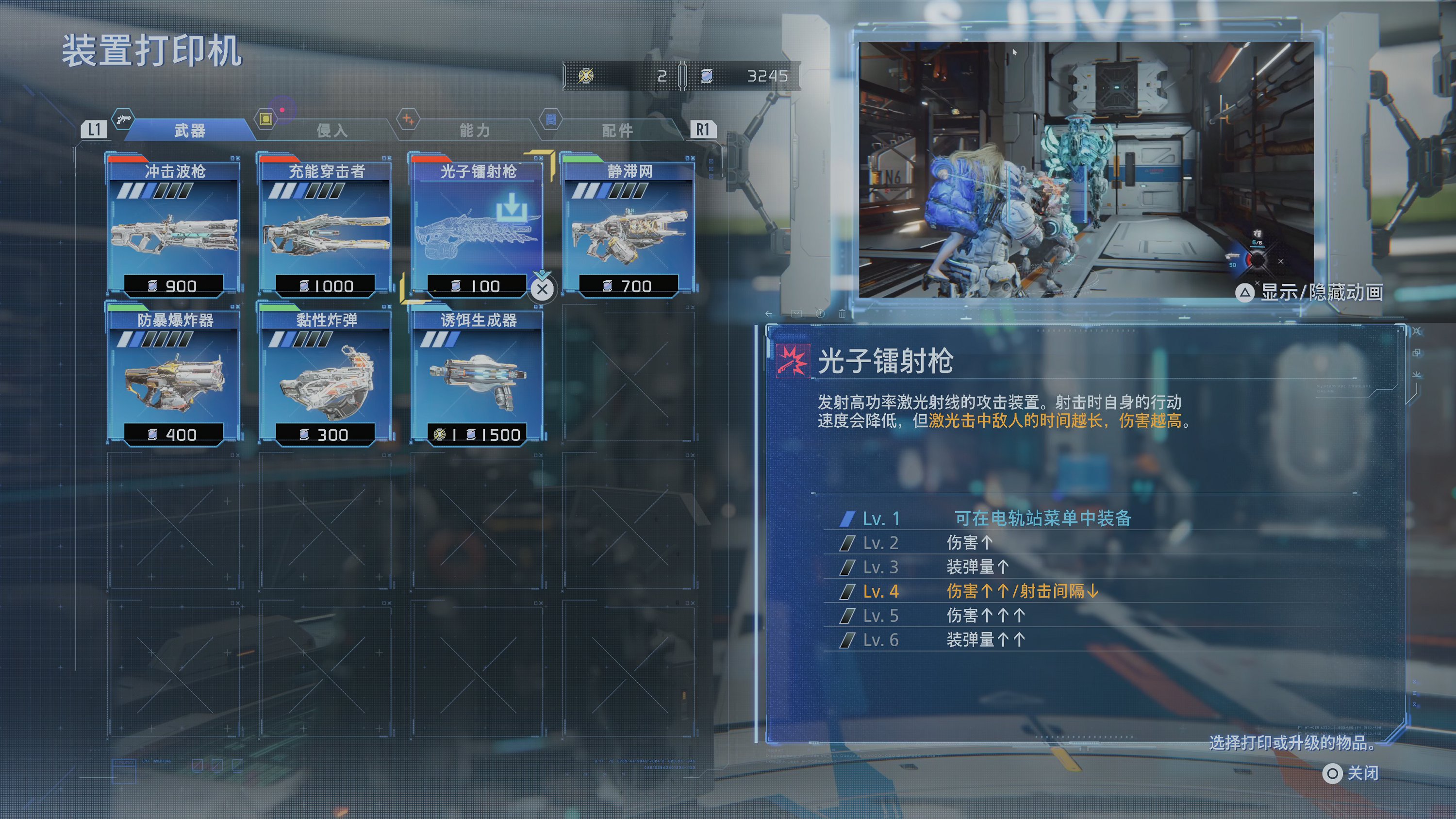
Task: Select the 防暴爆炸器 weapon card
Action: pos(174,375)
